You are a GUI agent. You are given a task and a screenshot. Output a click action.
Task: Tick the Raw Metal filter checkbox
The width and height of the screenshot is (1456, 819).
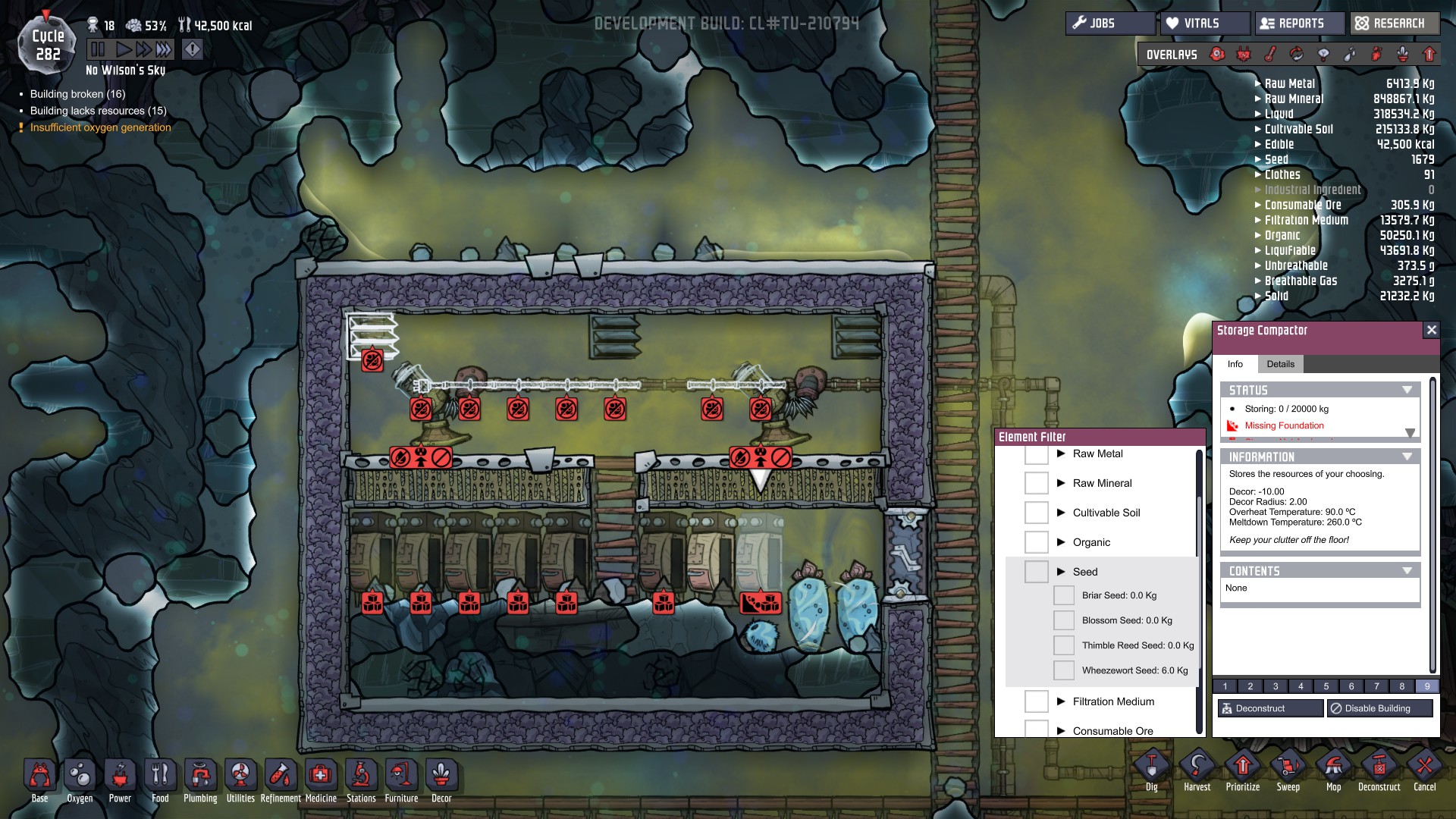[1036, 454]
